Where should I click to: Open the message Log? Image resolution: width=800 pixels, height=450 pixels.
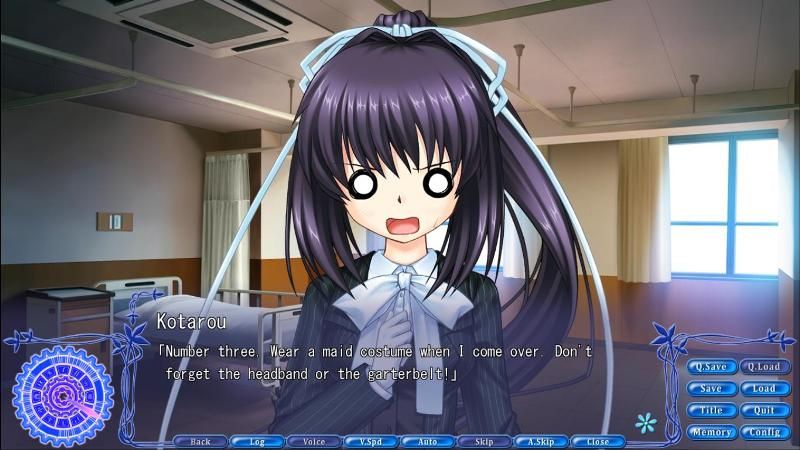point(257,441)
